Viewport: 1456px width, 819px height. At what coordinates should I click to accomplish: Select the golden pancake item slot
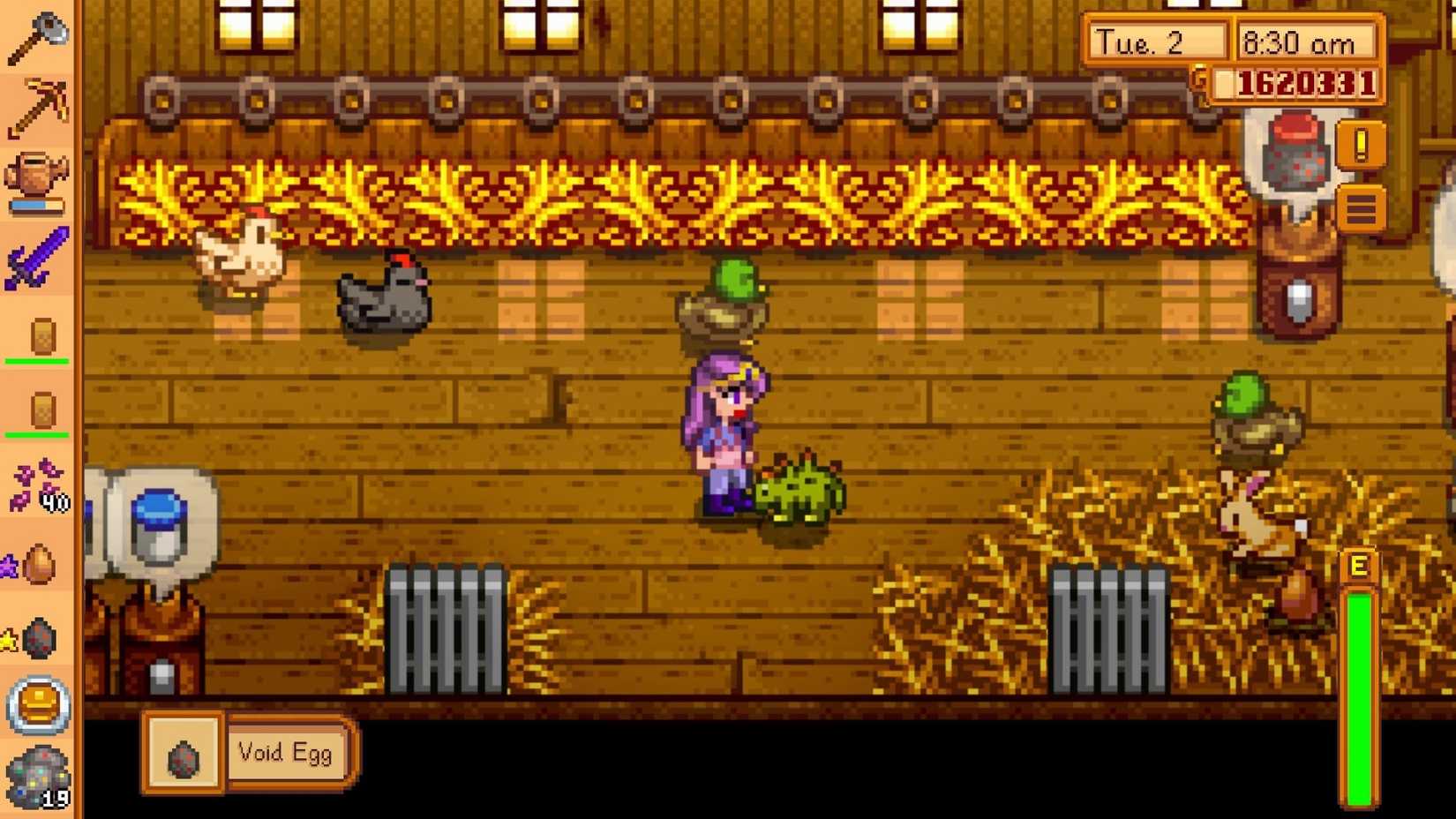(x=37, y=706)
